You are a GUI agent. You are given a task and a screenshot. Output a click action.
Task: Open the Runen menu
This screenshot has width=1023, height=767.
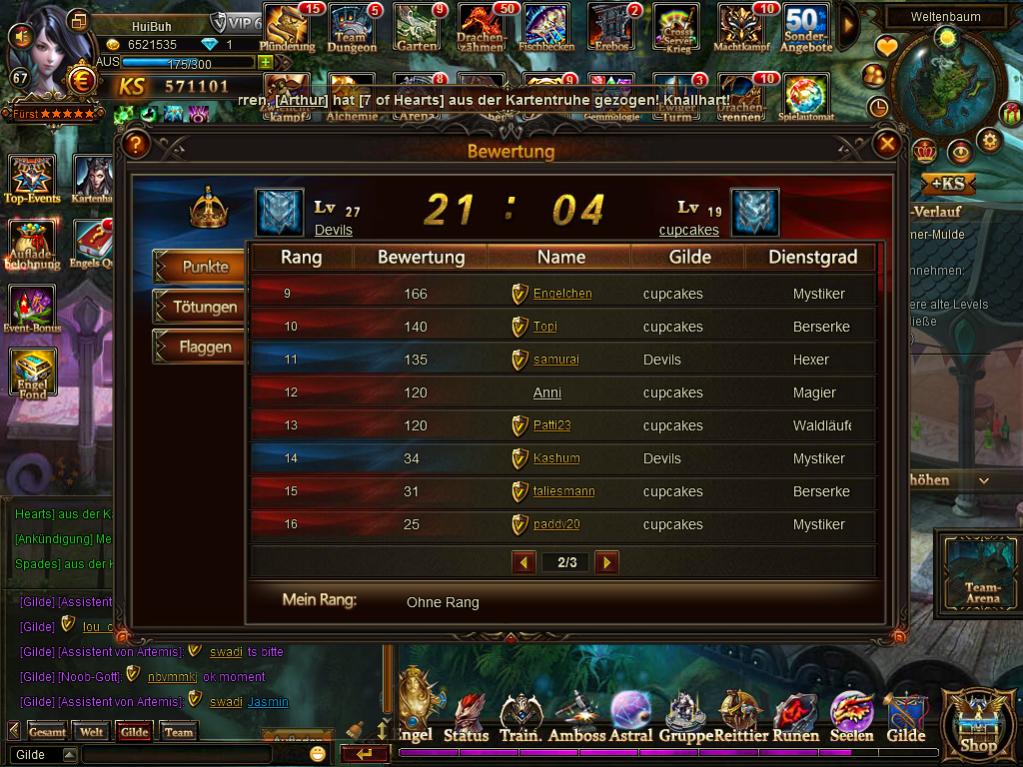coord(796,720)
